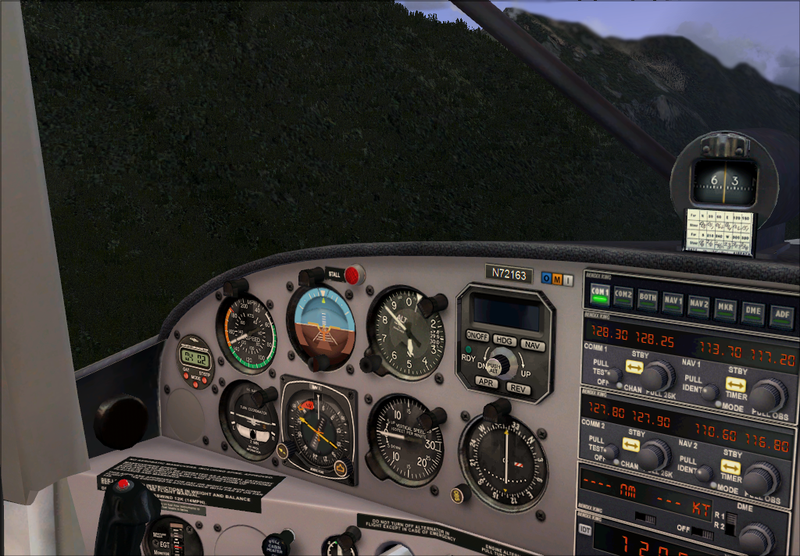Turn autopilot ON/OFF
800x556 pixels.
tap(476, 336)
